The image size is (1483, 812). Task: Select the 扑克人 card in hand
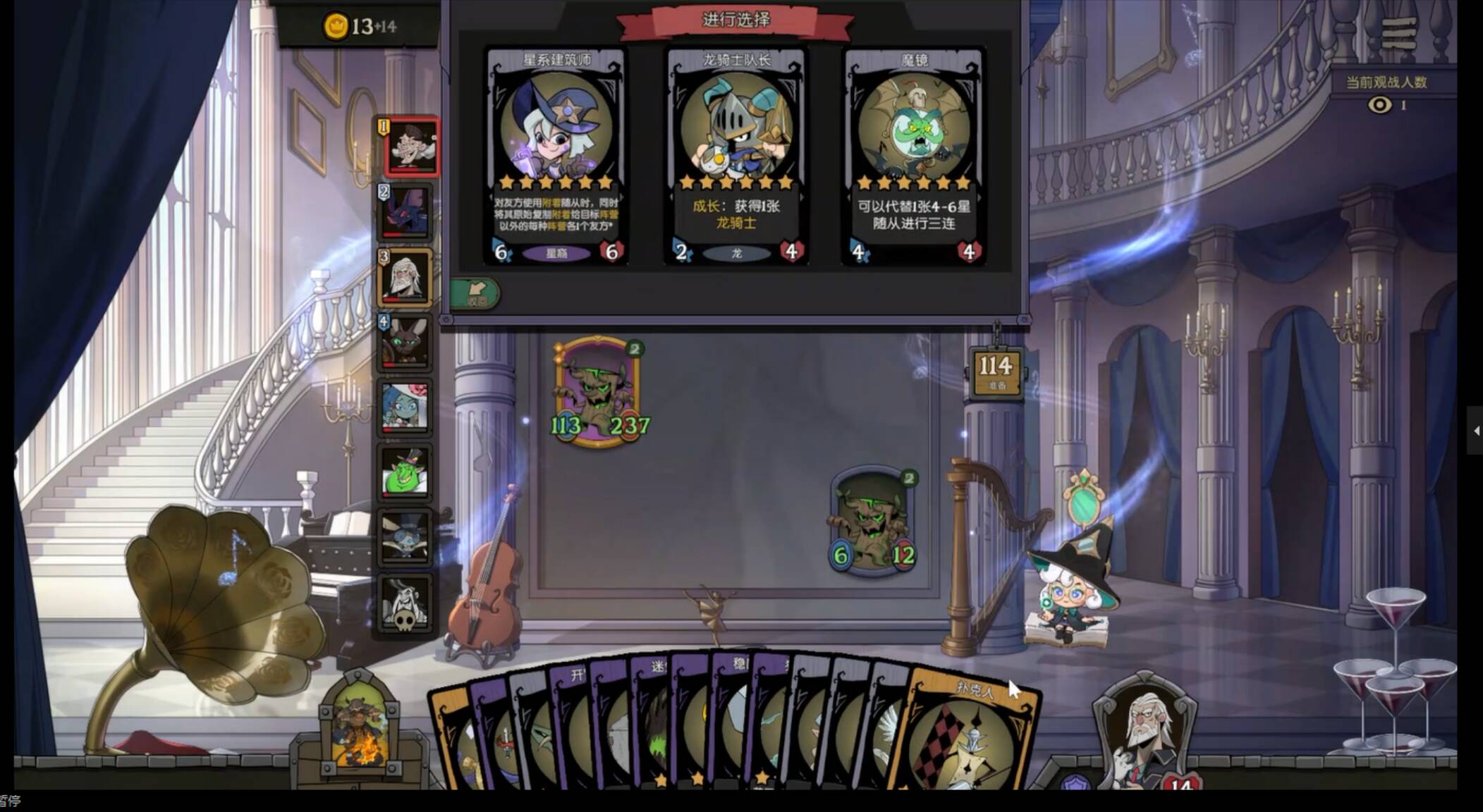(x=973, y=733)
